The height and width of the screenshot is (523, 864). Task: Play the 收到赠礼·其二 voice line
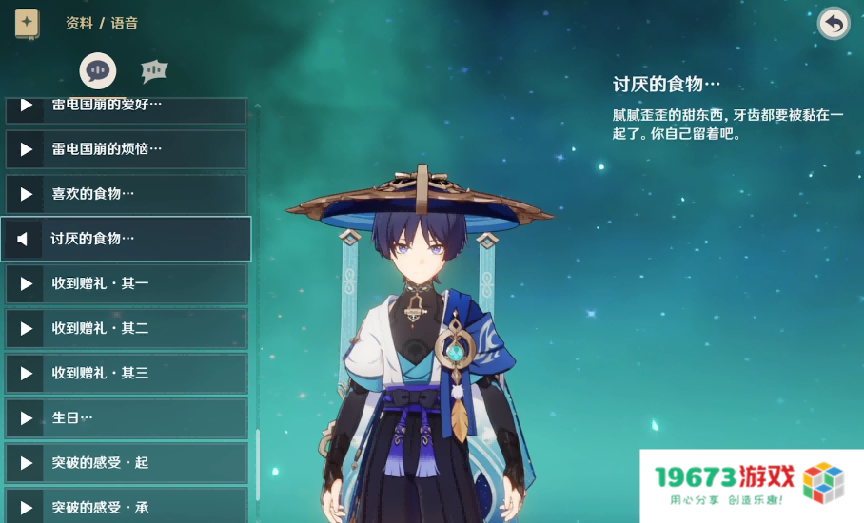pyautogui.click(x=26, y=328)
